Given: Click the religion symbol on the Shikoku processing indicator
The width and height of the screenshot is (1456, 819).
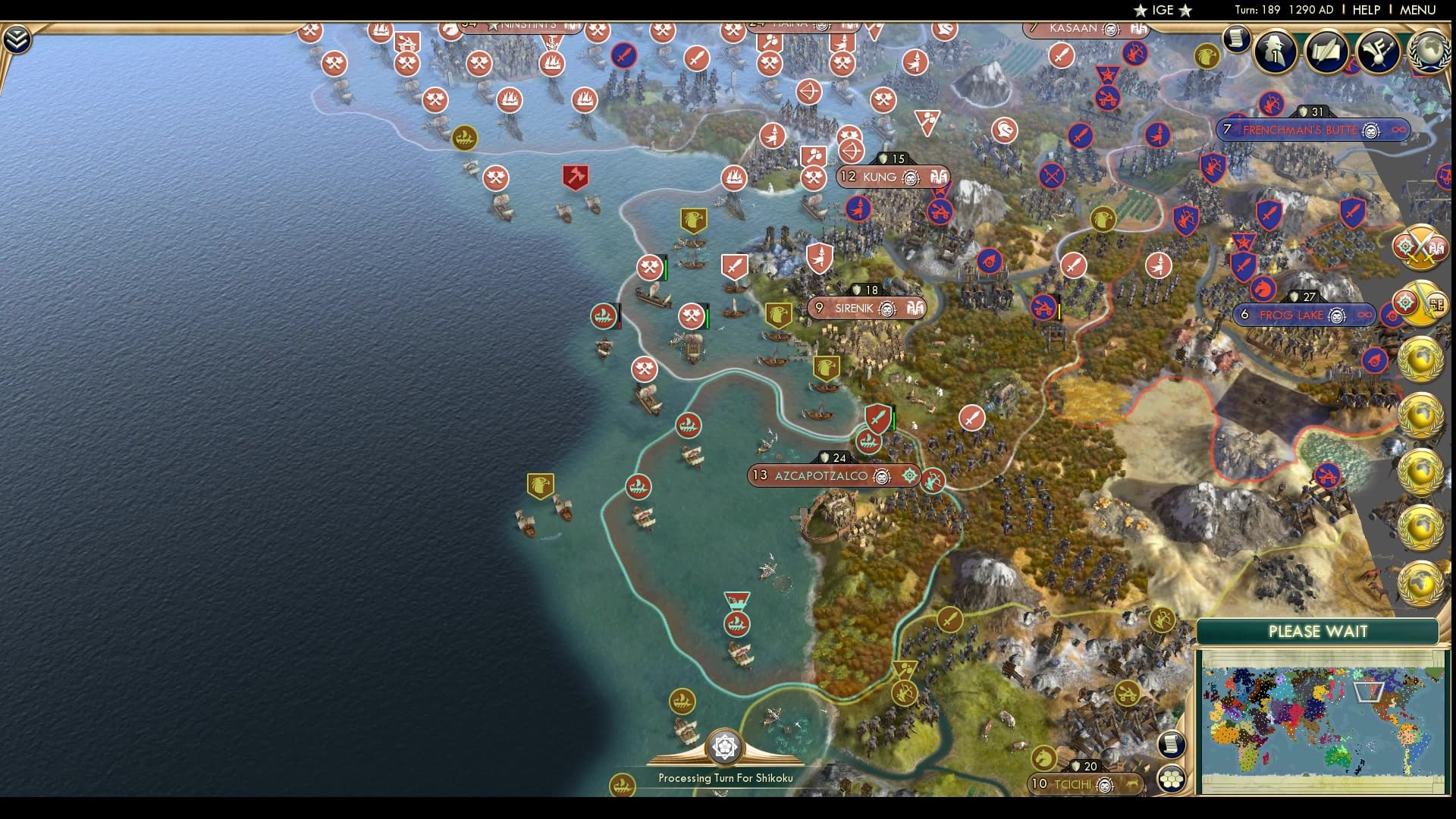Looking at the screenshot, I should 726,747.
